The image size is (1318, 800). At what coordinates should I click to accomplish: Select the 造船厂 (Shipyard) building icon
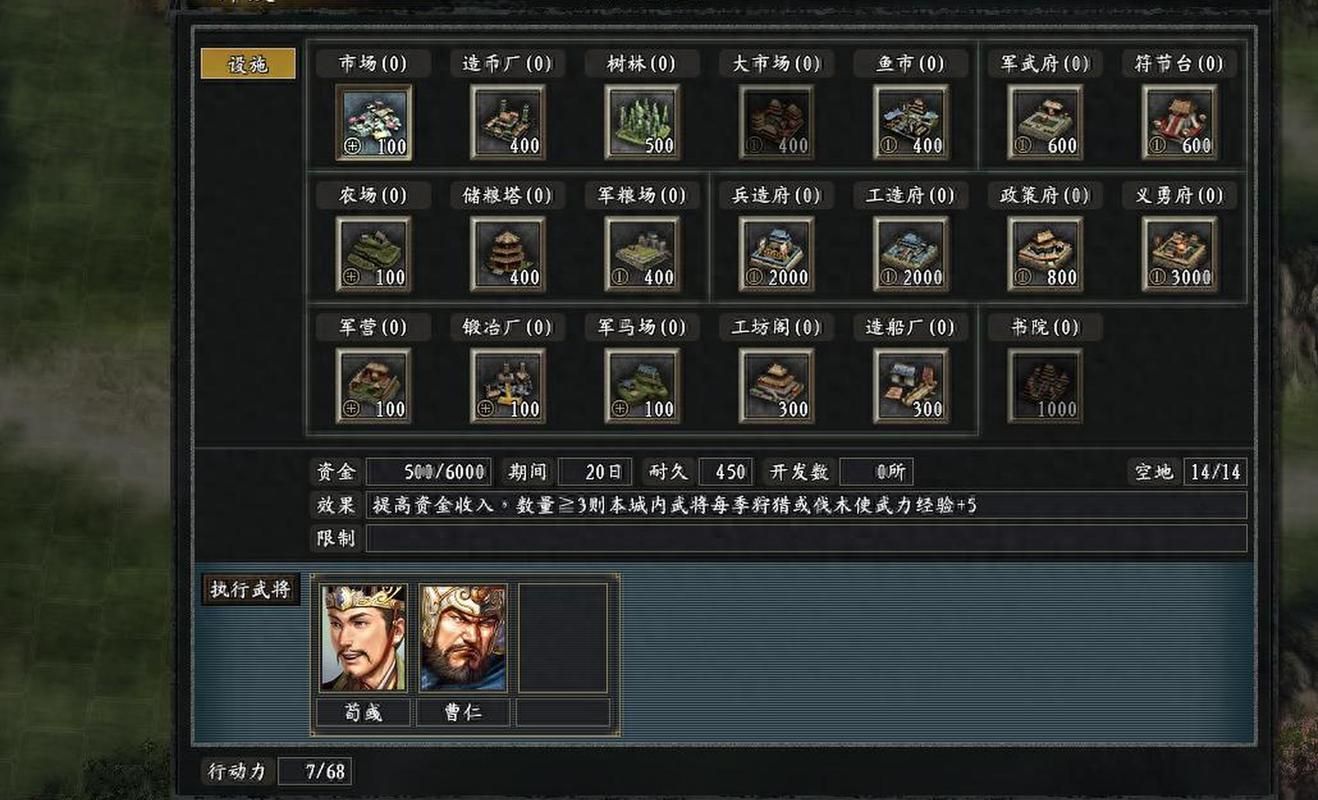911,385
